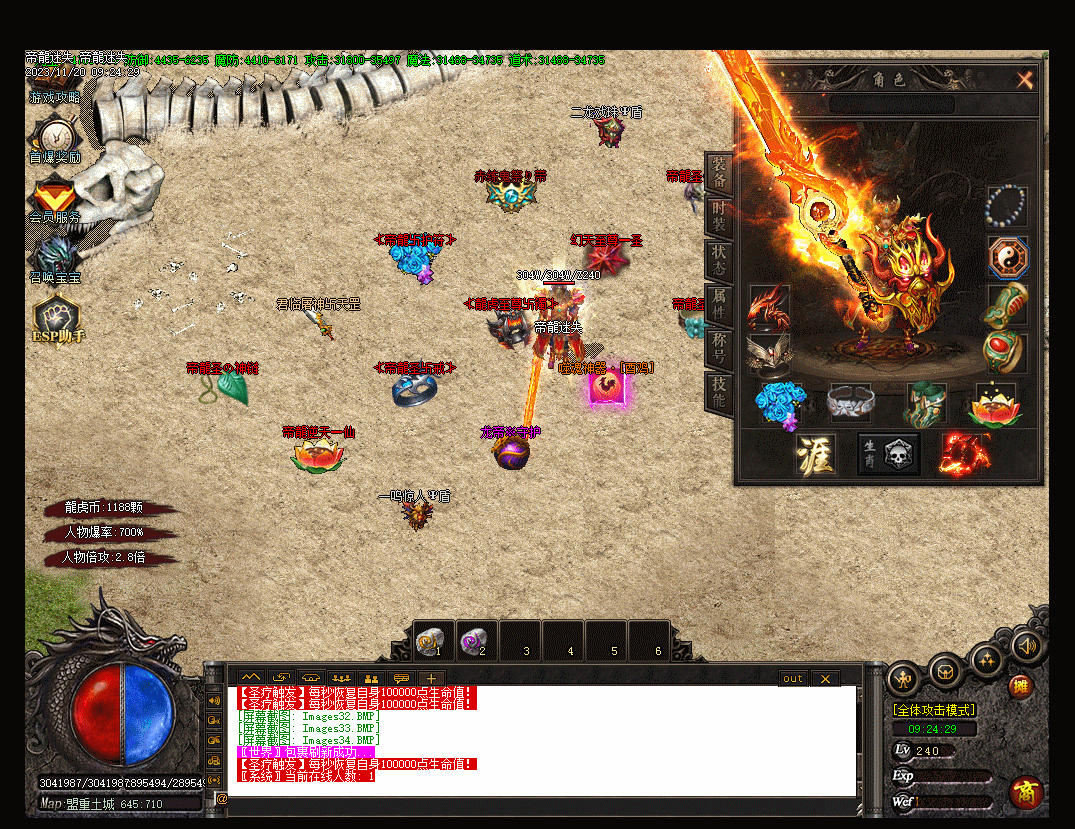Open the 商 shop button
Viewport: 1075px width, 829px height.
(1026, 792)
